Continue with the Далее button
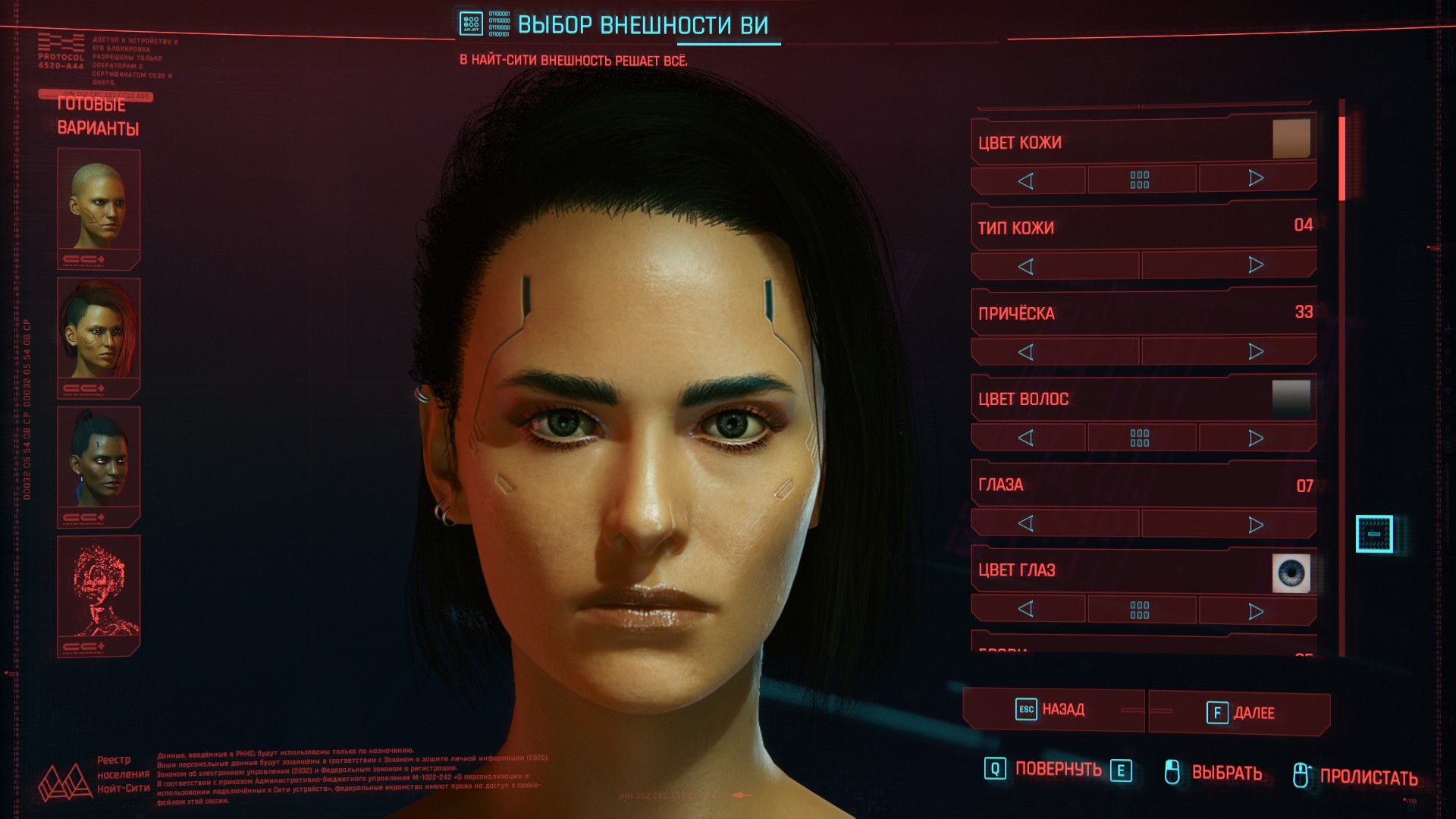Screen dimensions: 1456x819 point(1241,713)
